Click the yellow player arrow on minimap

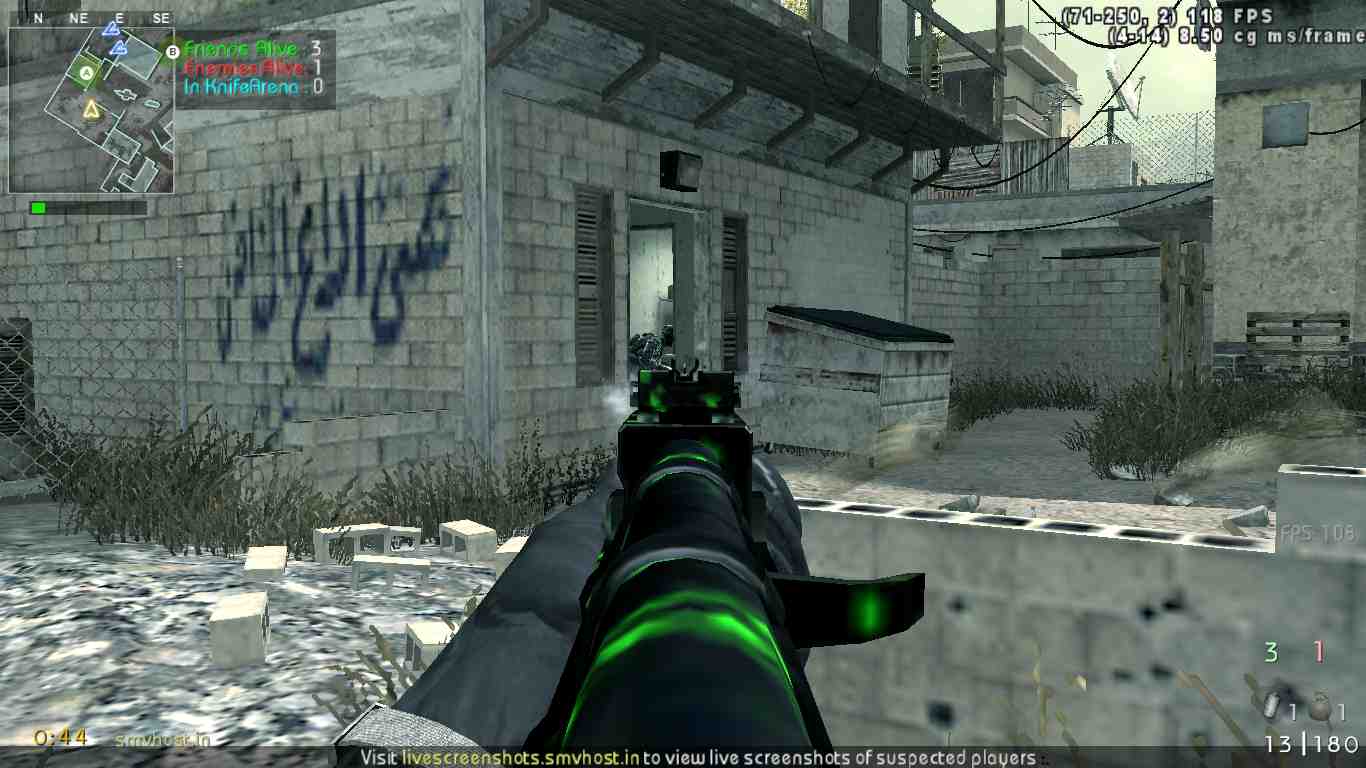click(91, 108)
